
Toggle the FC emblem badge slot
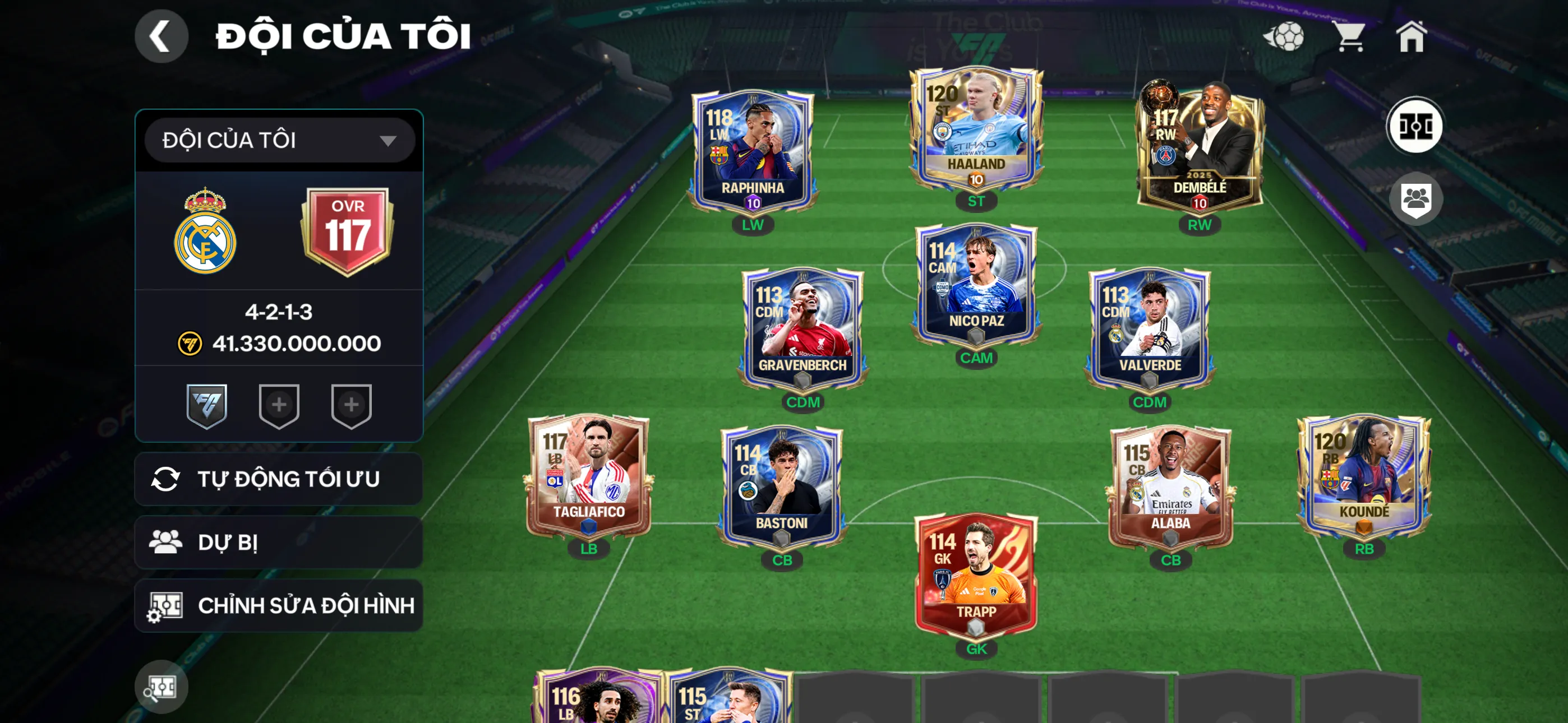click(207, 406)
